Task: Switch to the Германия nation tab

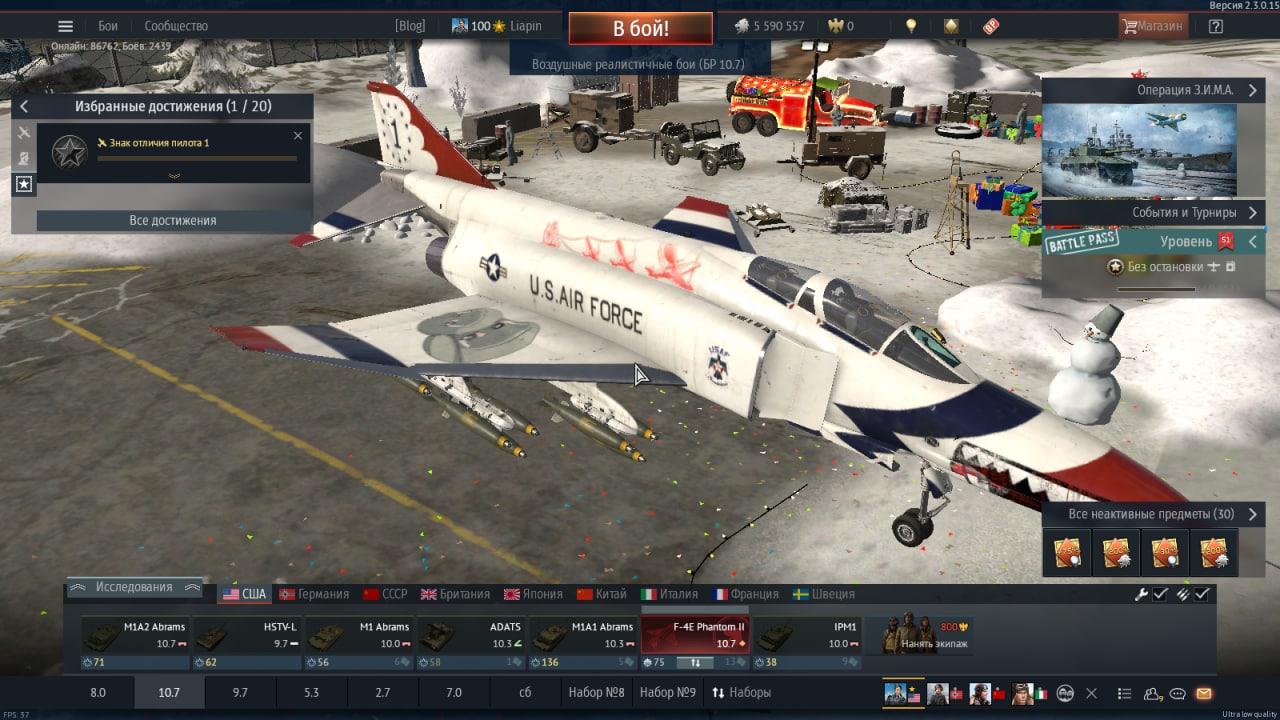Action: coord(314,594)
